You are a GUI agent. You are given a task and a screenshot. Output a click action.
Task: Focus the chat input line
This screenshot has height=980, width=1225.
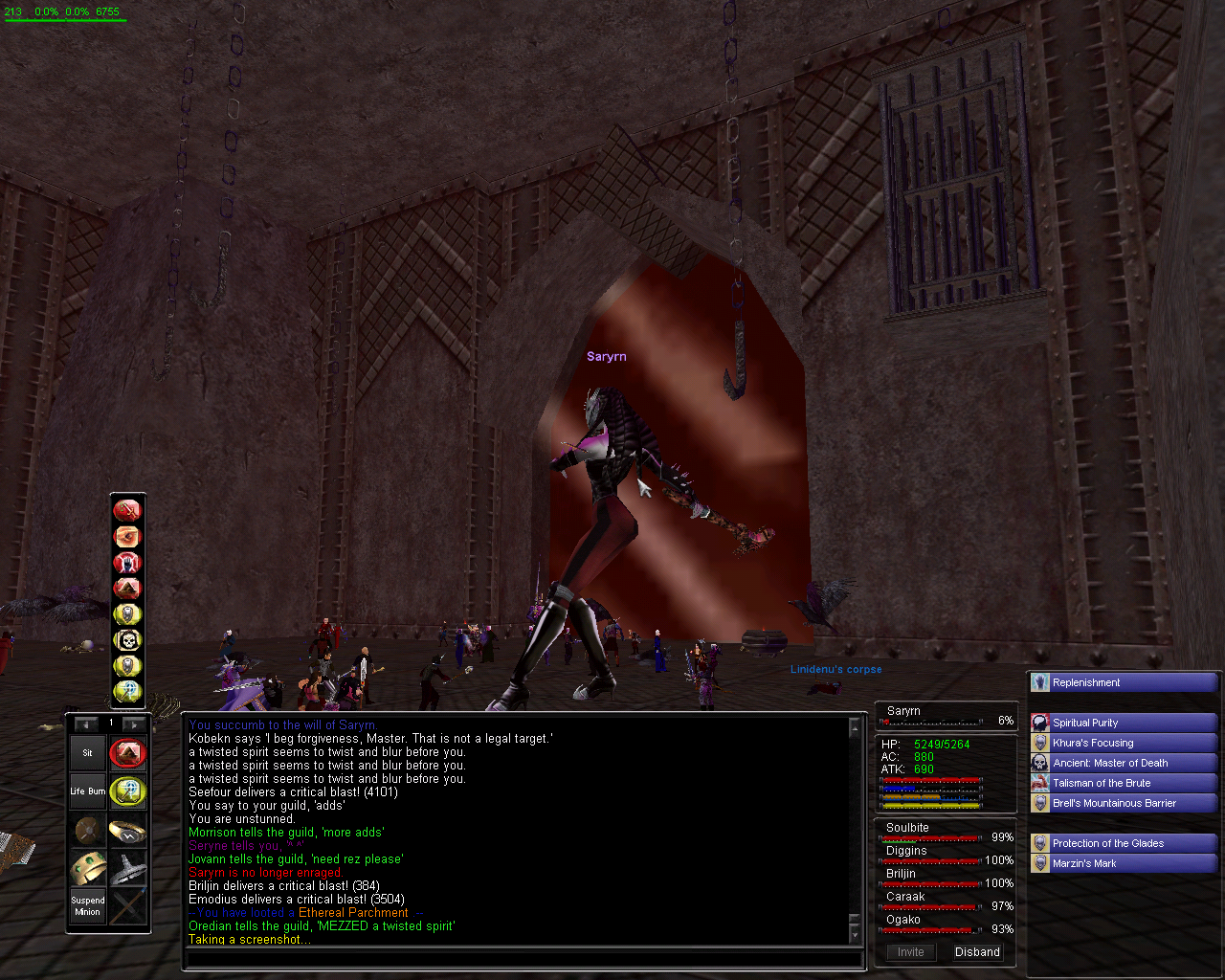coord(522,958)
